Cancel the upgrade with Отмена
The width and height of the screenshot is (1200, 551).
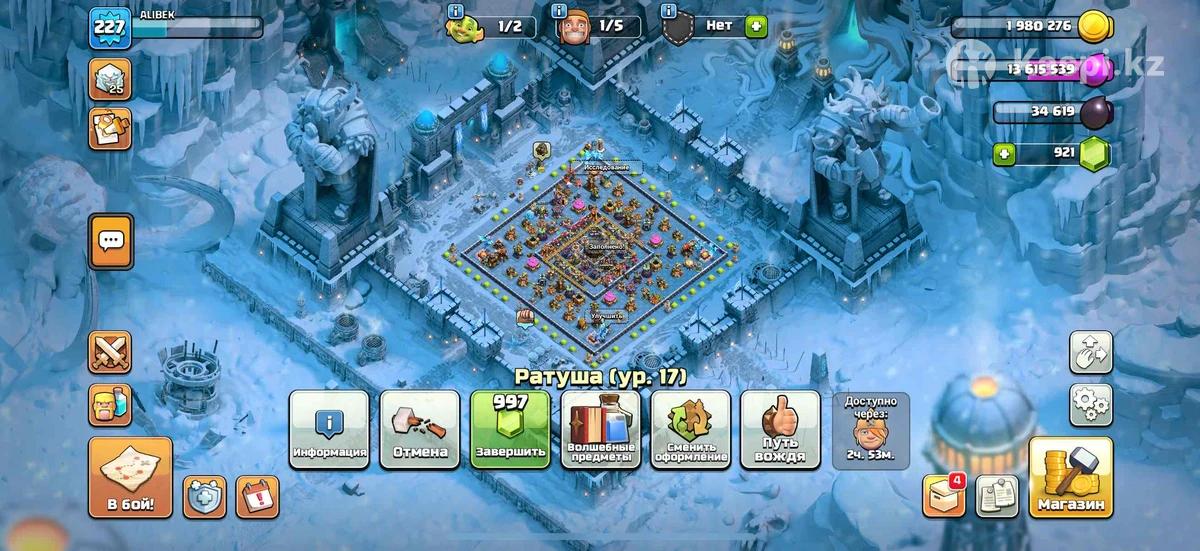(x=419, y=431)
